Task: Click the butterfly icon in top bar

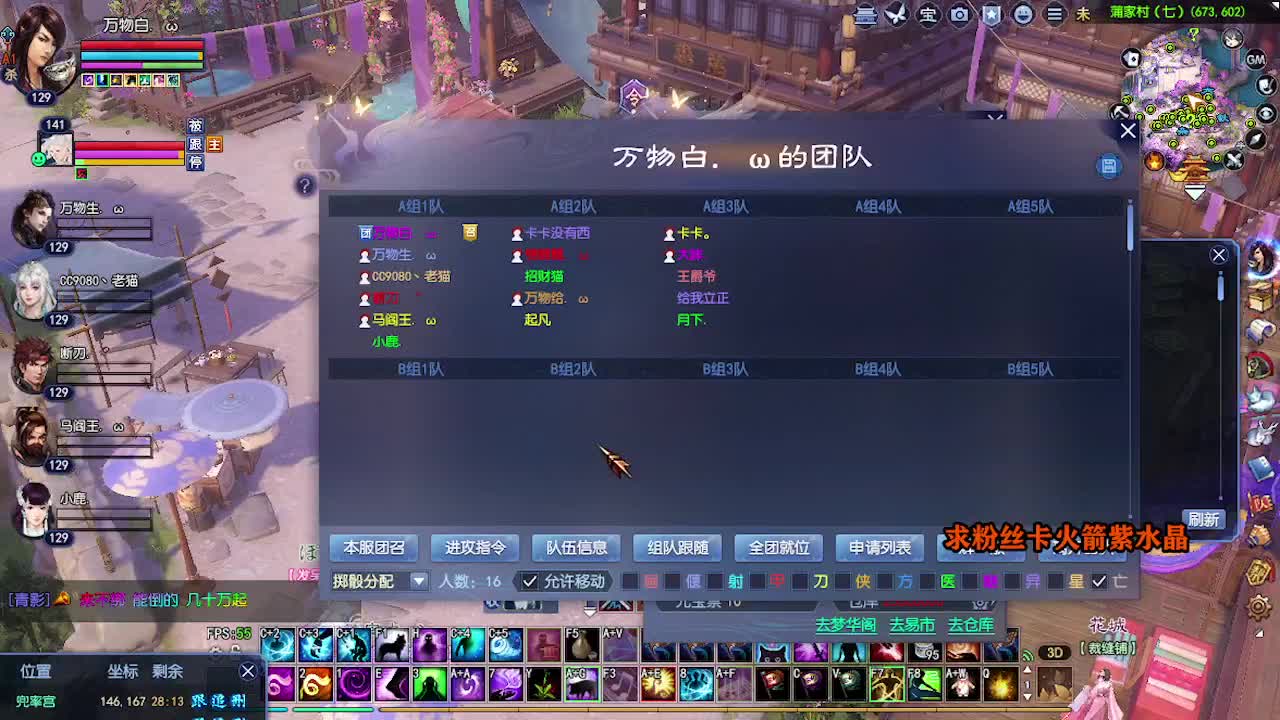Action: point(895,15)
